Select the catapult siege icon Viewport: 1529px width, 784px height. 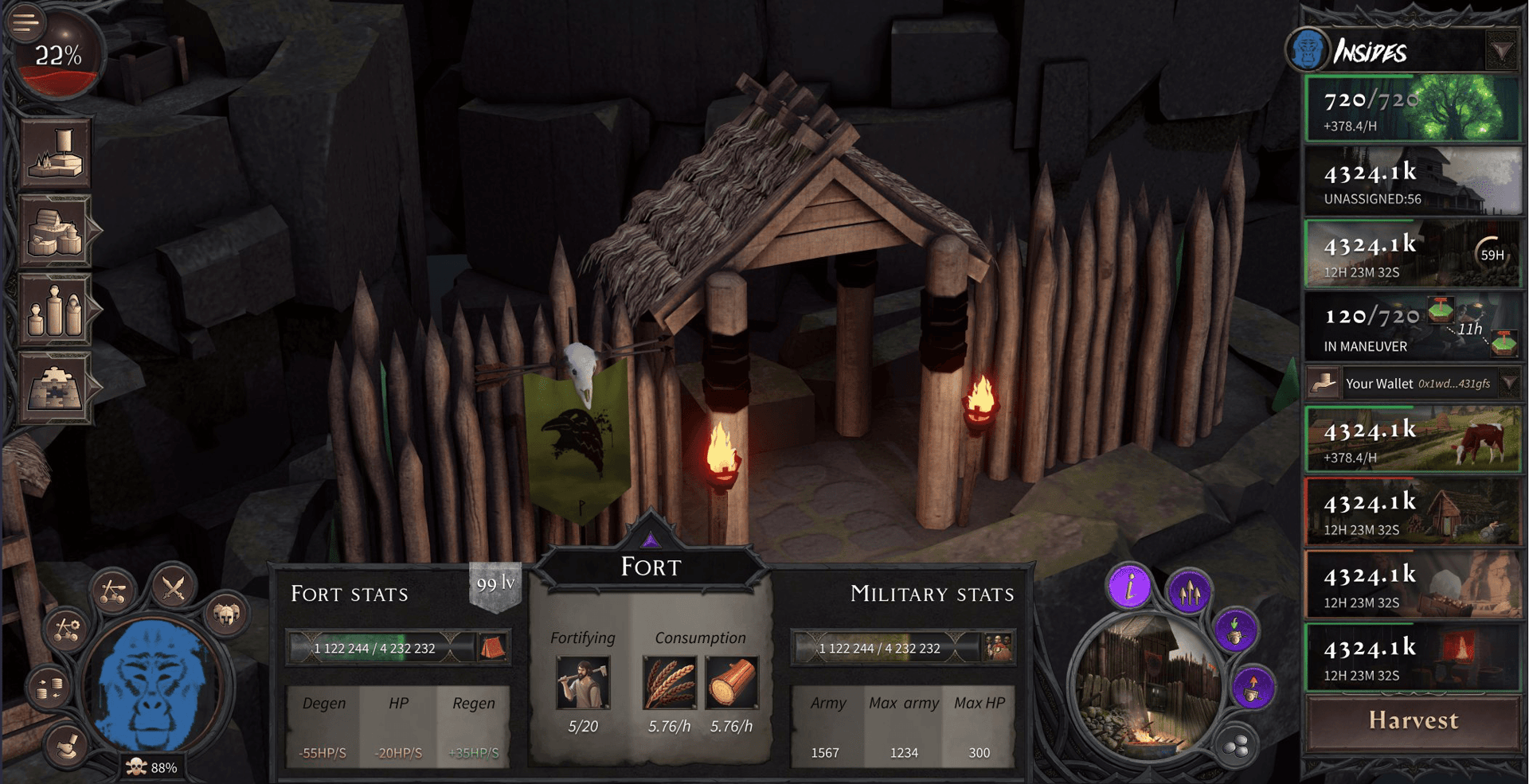click(113, 591)
